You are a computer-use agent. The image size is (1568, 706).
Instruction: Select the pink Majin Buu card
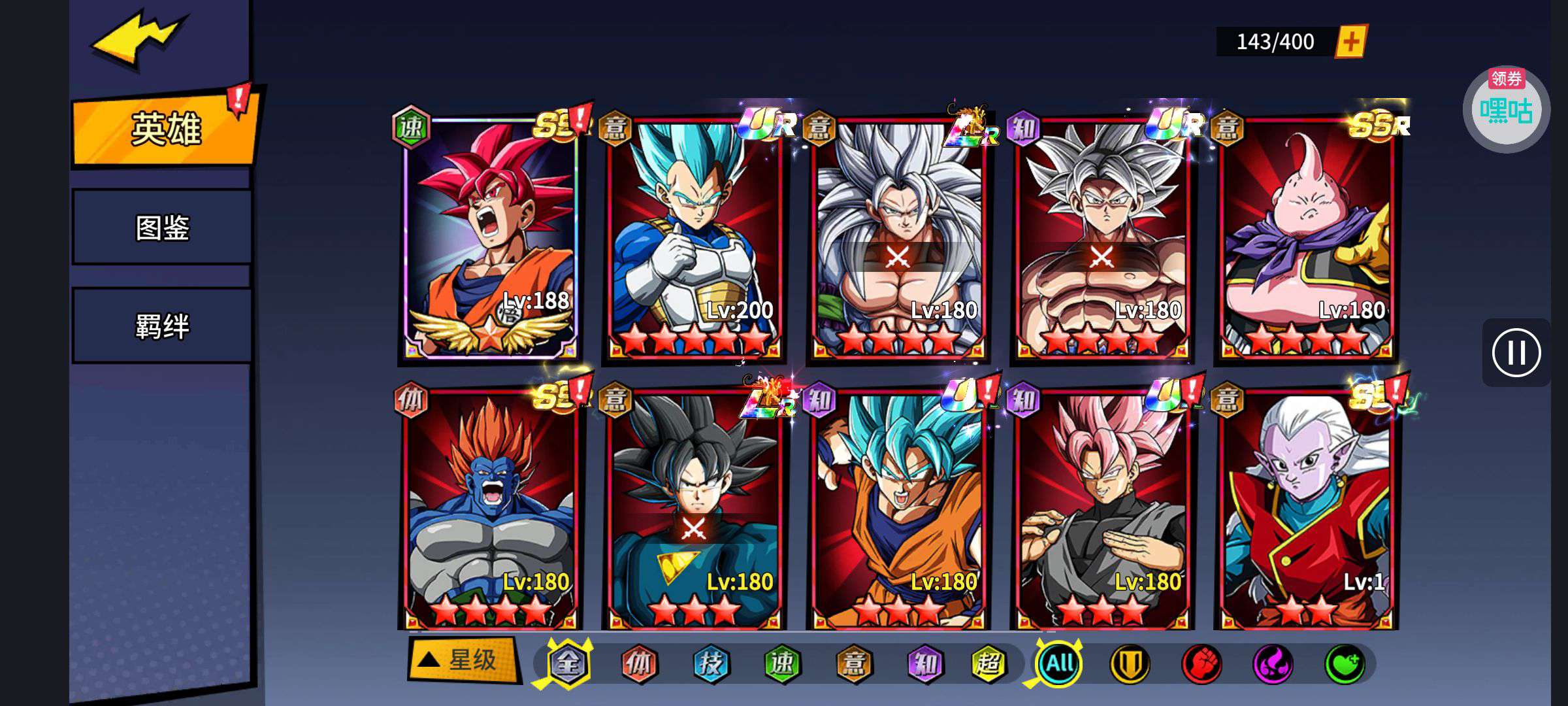(1306, 239)
